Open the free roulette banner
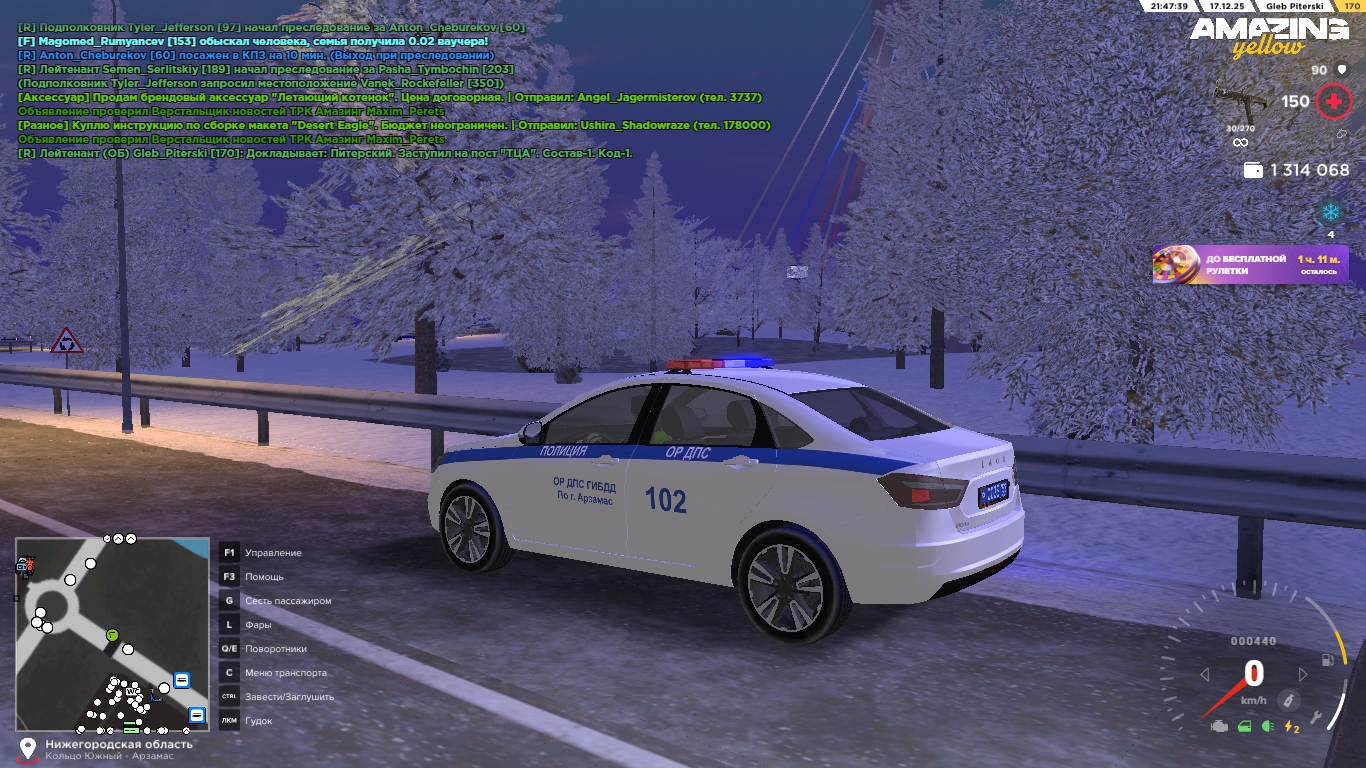This screenshot has width=1366, height=768. [x=1250, y=265]
